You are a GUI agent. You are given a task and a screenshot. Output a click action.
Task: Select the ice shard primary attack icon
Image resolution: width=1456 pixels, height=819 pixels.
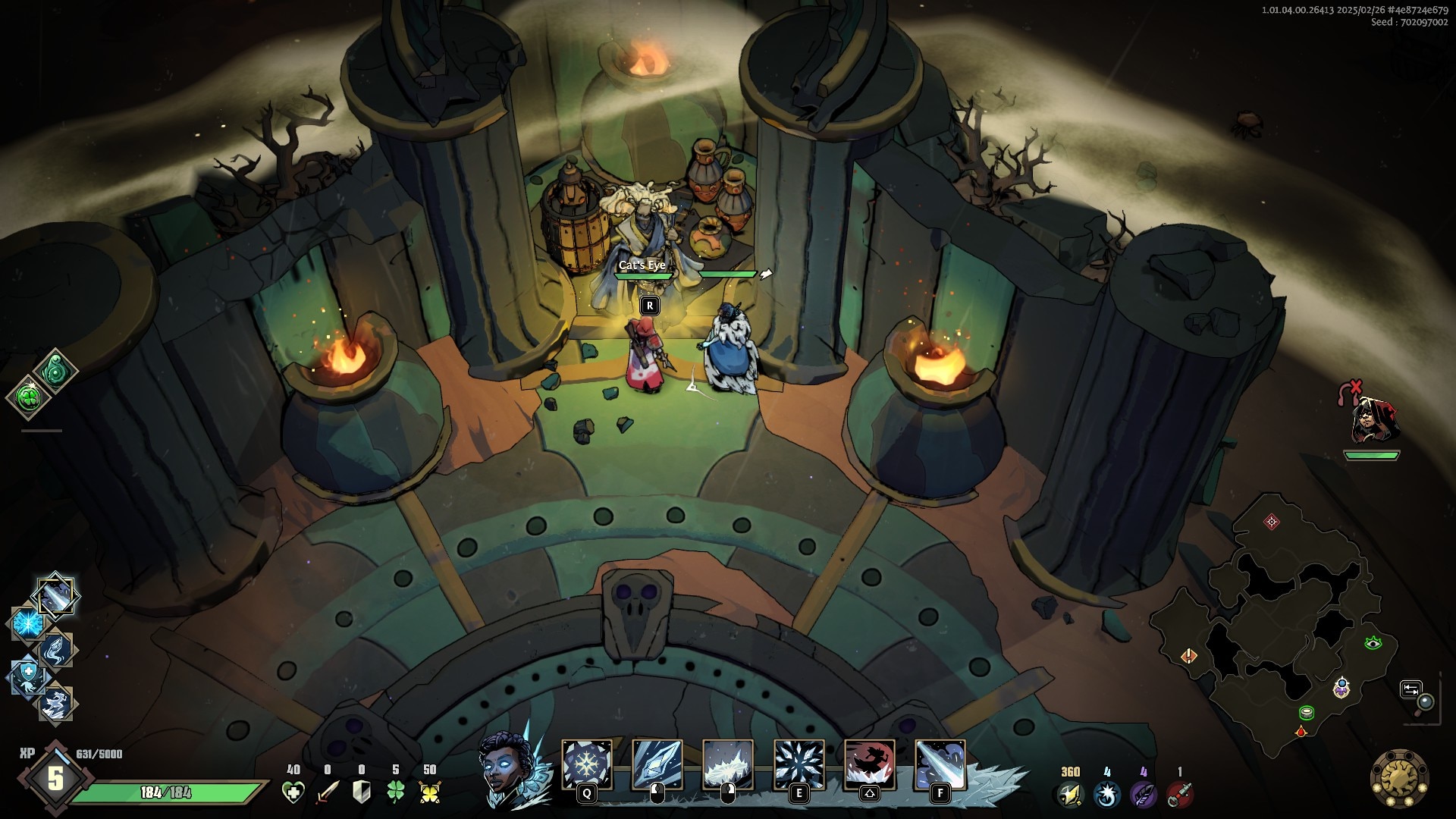657,764
